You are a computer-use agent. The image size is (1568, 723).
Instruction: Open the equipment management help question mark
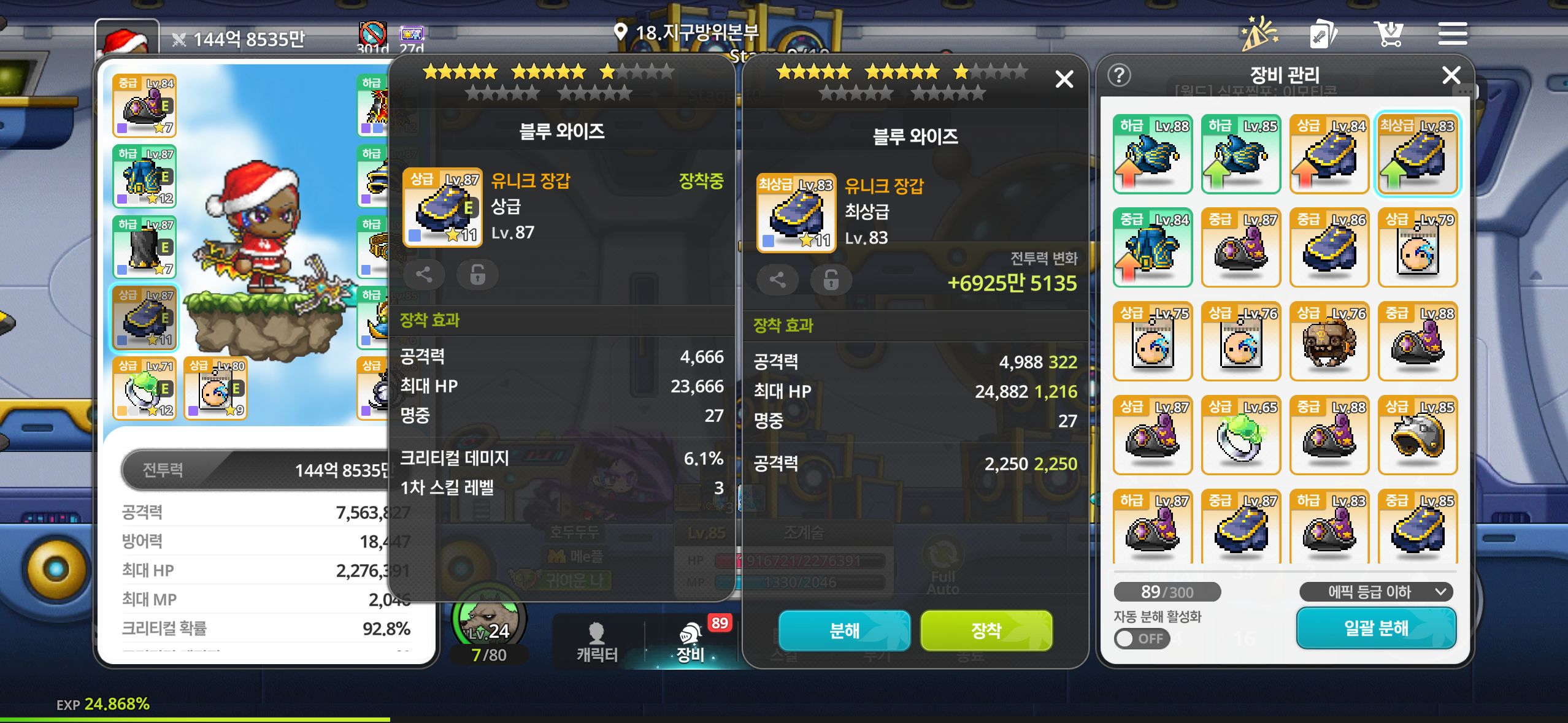(x=1120, y=75)
